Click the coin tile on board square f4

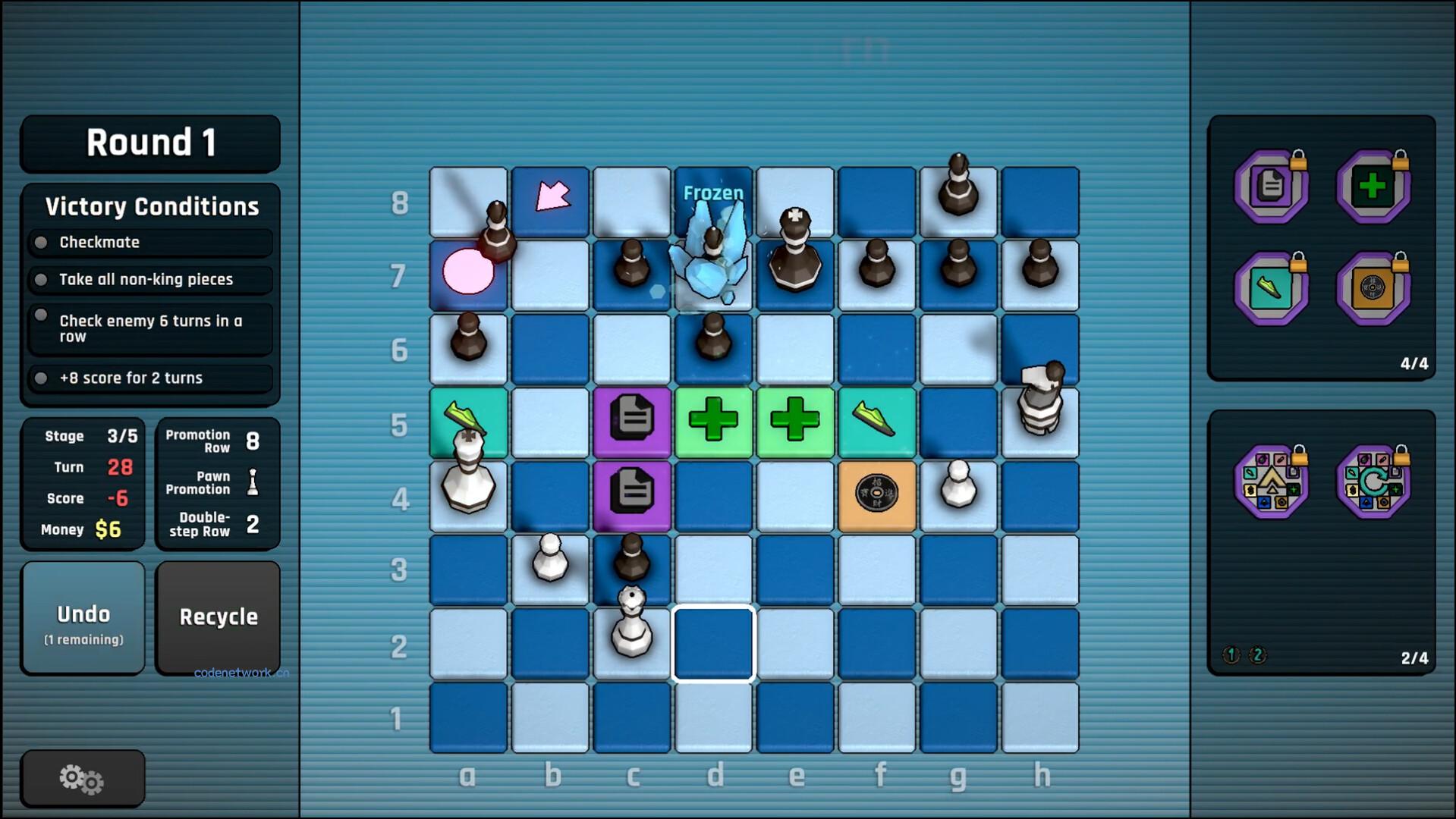(x=876, y=493)
